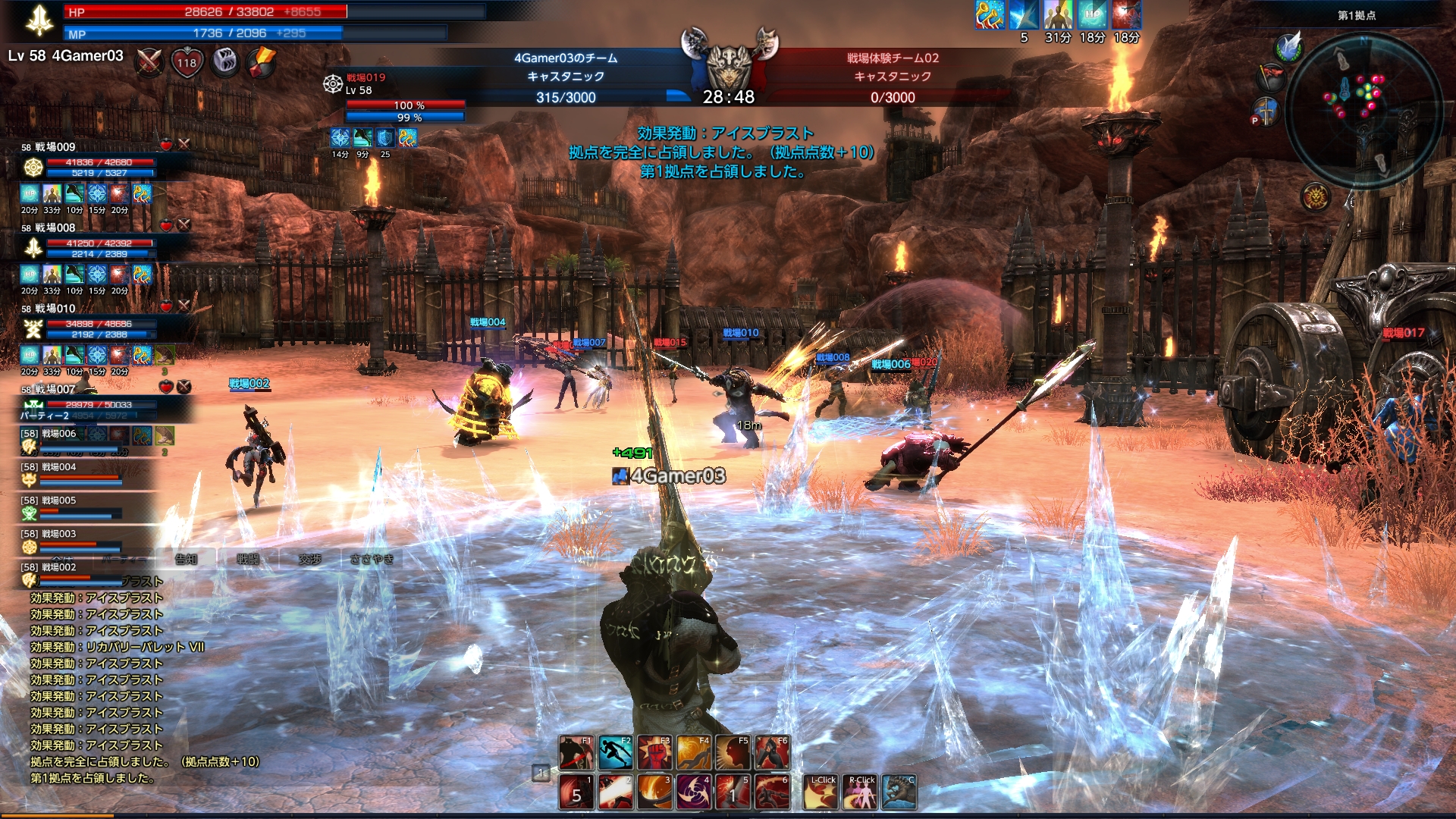Select the white slash skill in slot 2
Screen dimensions: 1456x819
click(x=616, y=792)
